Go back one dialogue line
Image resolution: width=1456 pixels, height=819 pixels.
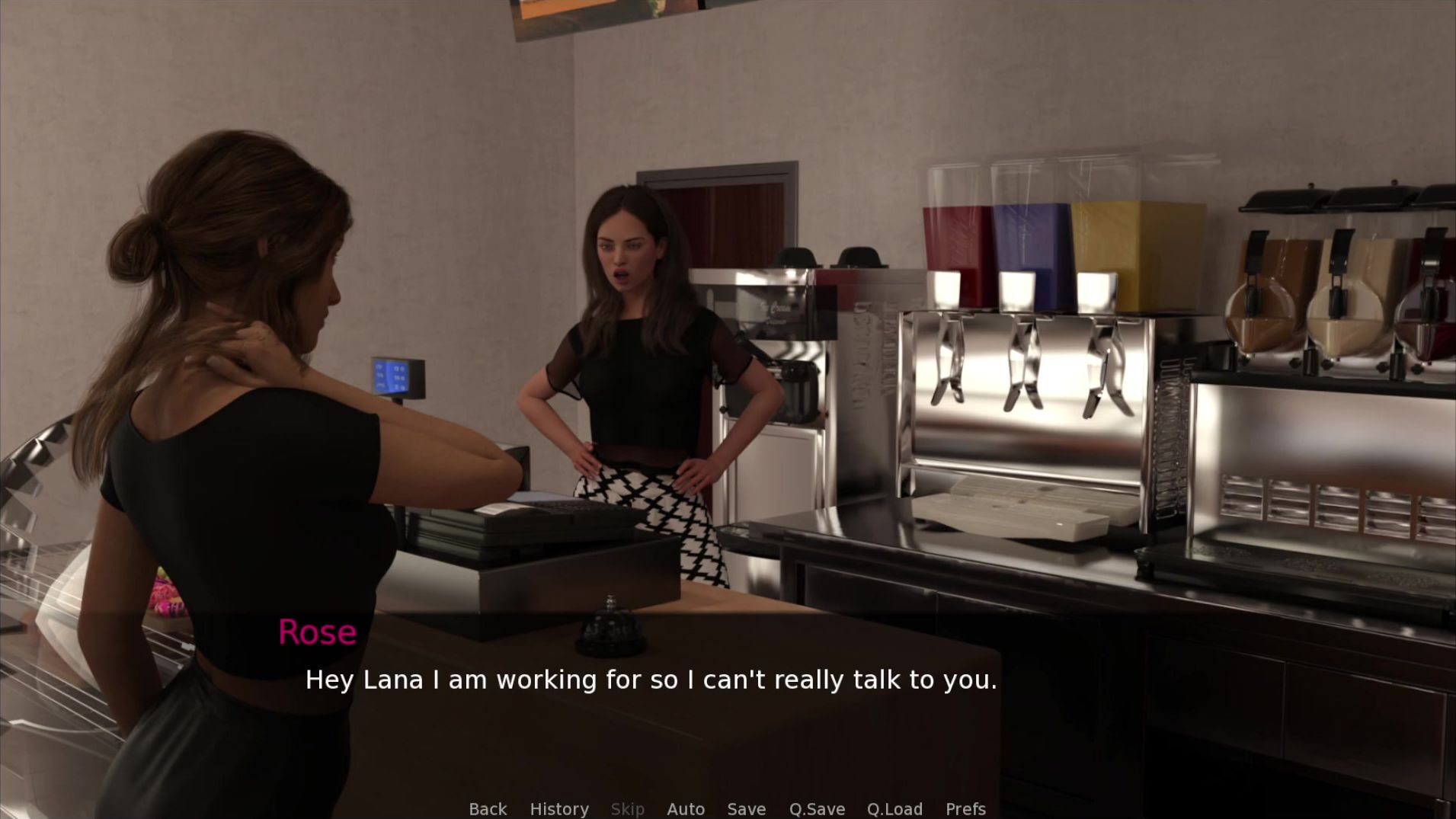click(x=488, y=808)
